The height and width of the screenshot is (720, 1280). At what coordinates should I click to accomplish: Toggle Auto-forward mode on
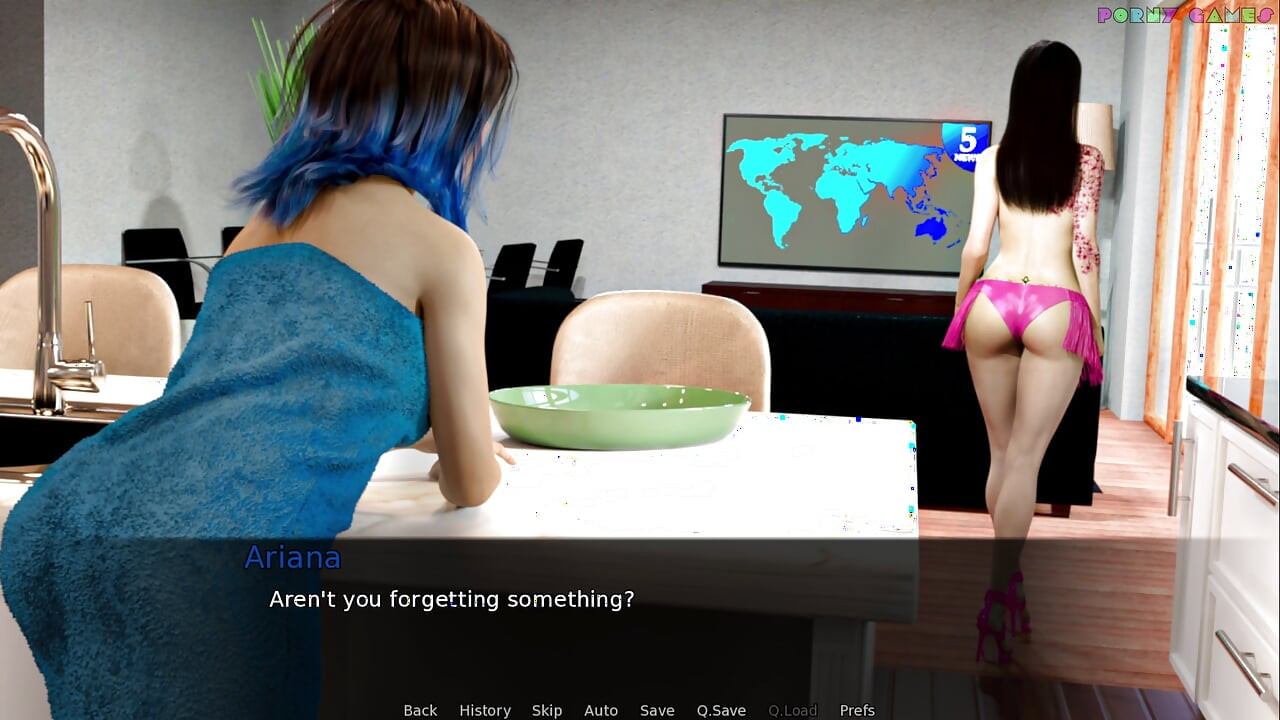[601, 710]
